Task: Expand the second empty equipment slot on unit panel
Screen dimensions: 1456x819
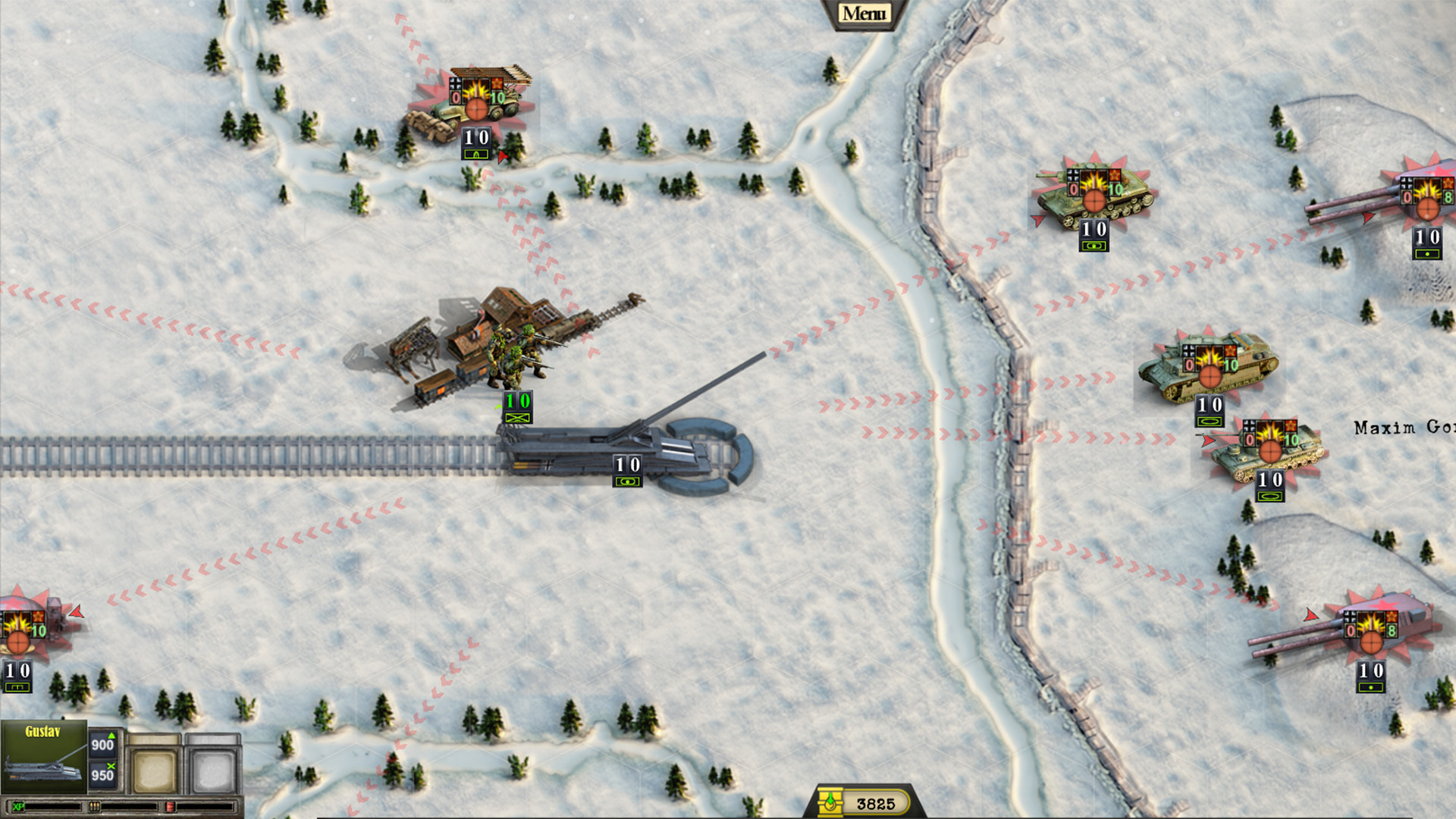Action: [213, 768]
